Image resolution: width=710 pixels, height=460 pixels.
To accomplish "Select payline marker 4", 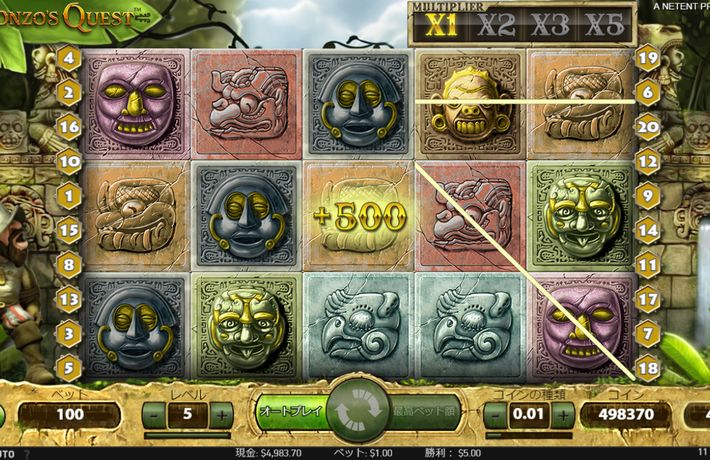I will (x=70, y=58).
